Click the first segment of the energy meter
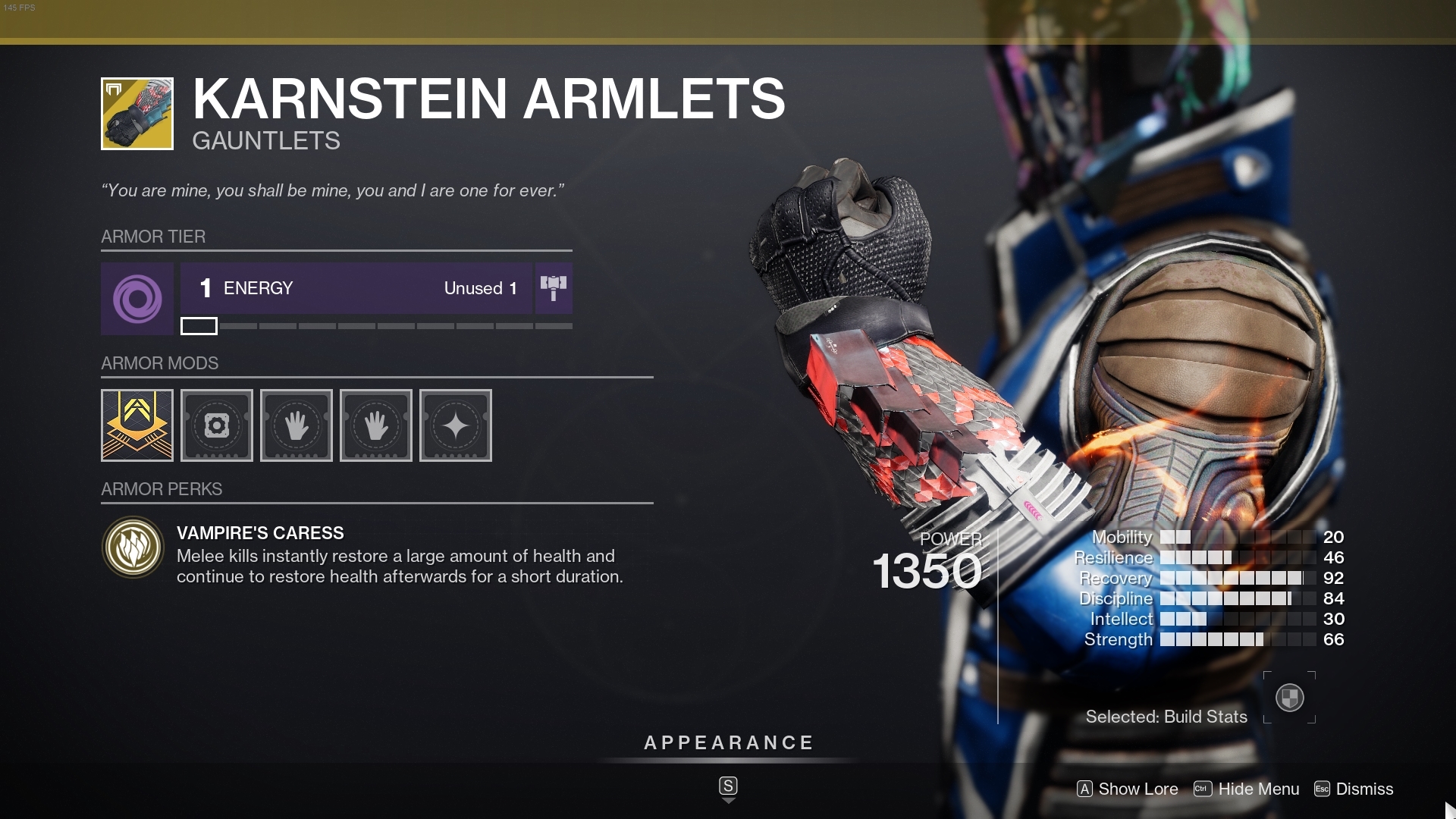This screenshot has height=819, width=1456. pos(199,326)
